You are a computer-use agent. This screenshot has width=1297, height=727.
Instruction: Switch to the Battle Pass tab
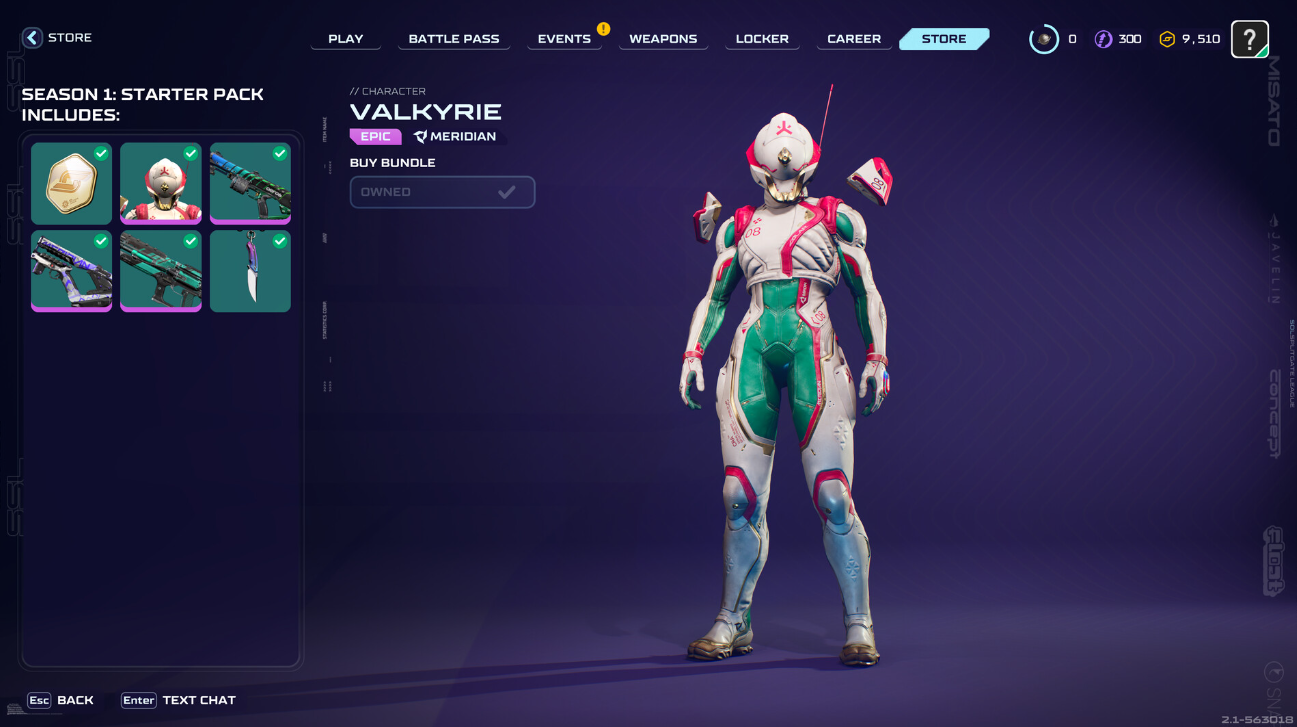(454, 39)
